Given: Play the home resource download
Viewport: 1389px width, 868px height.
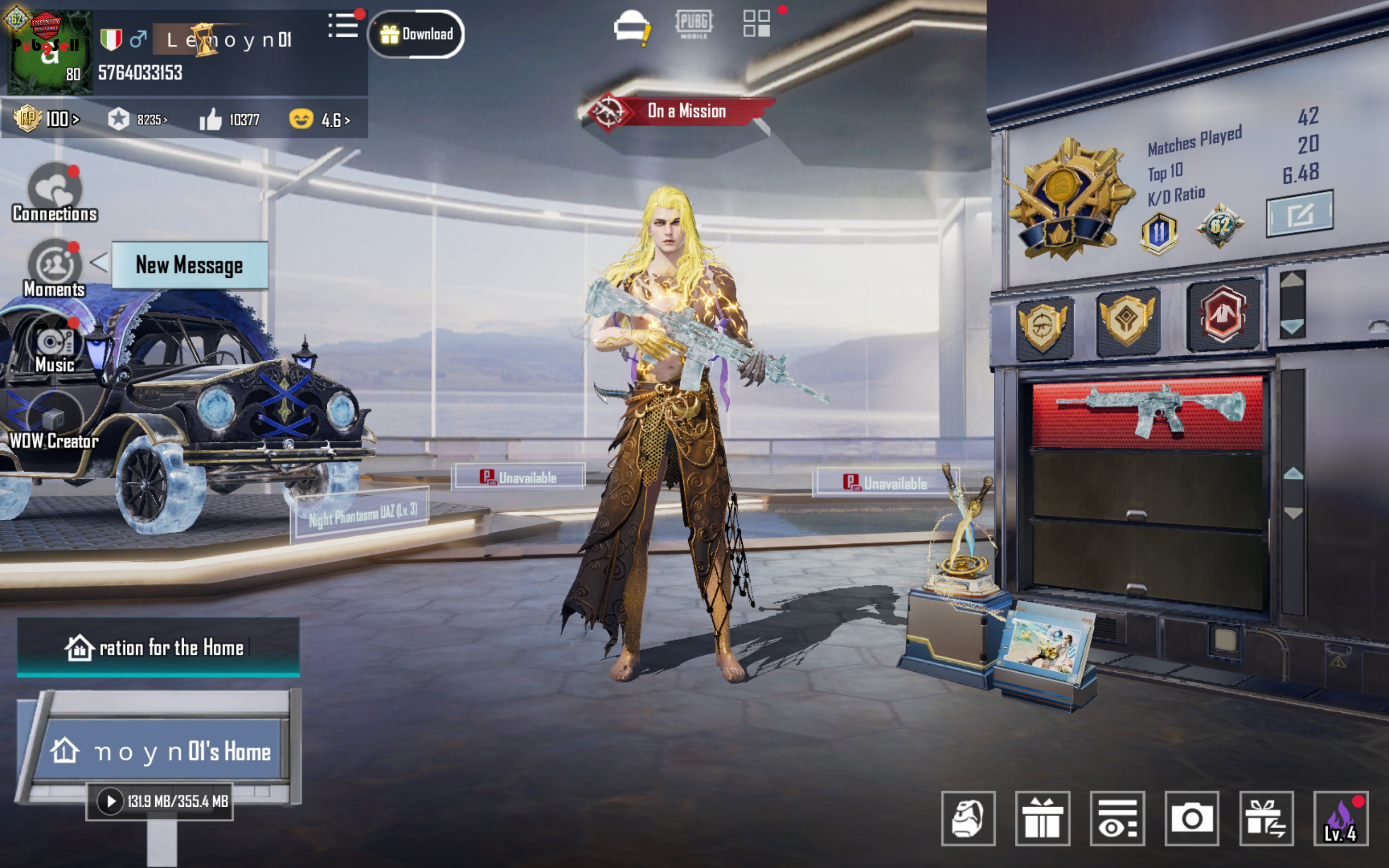Looking at the screenshot, I should (110, 801).
